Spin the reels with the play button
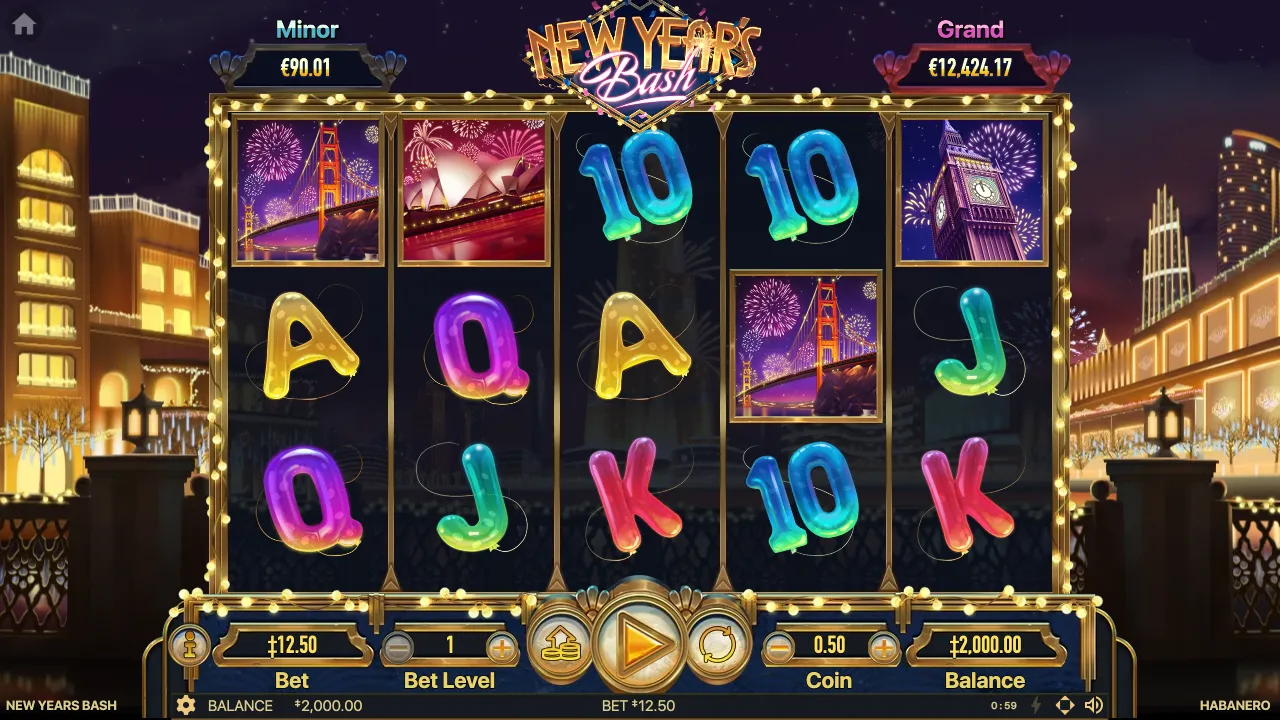1280x720 pixels. 639,644
